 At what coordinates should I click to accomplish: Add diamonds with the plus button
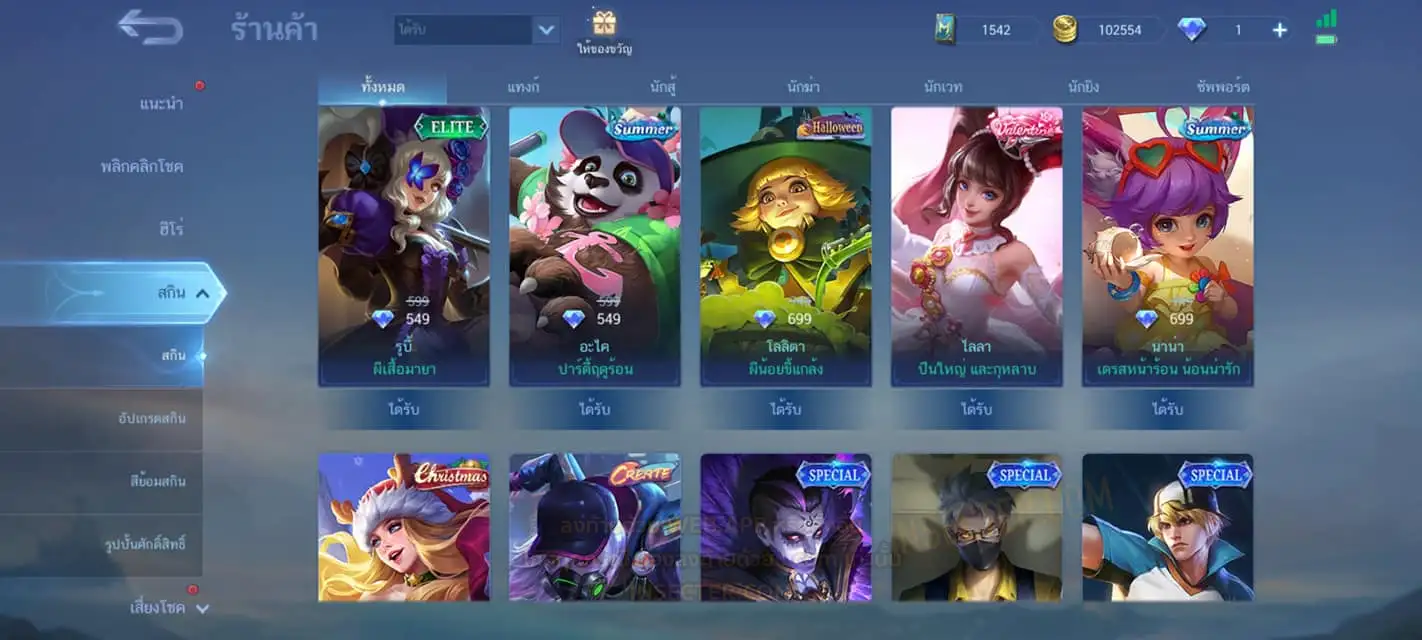[x=1279, y=30]
